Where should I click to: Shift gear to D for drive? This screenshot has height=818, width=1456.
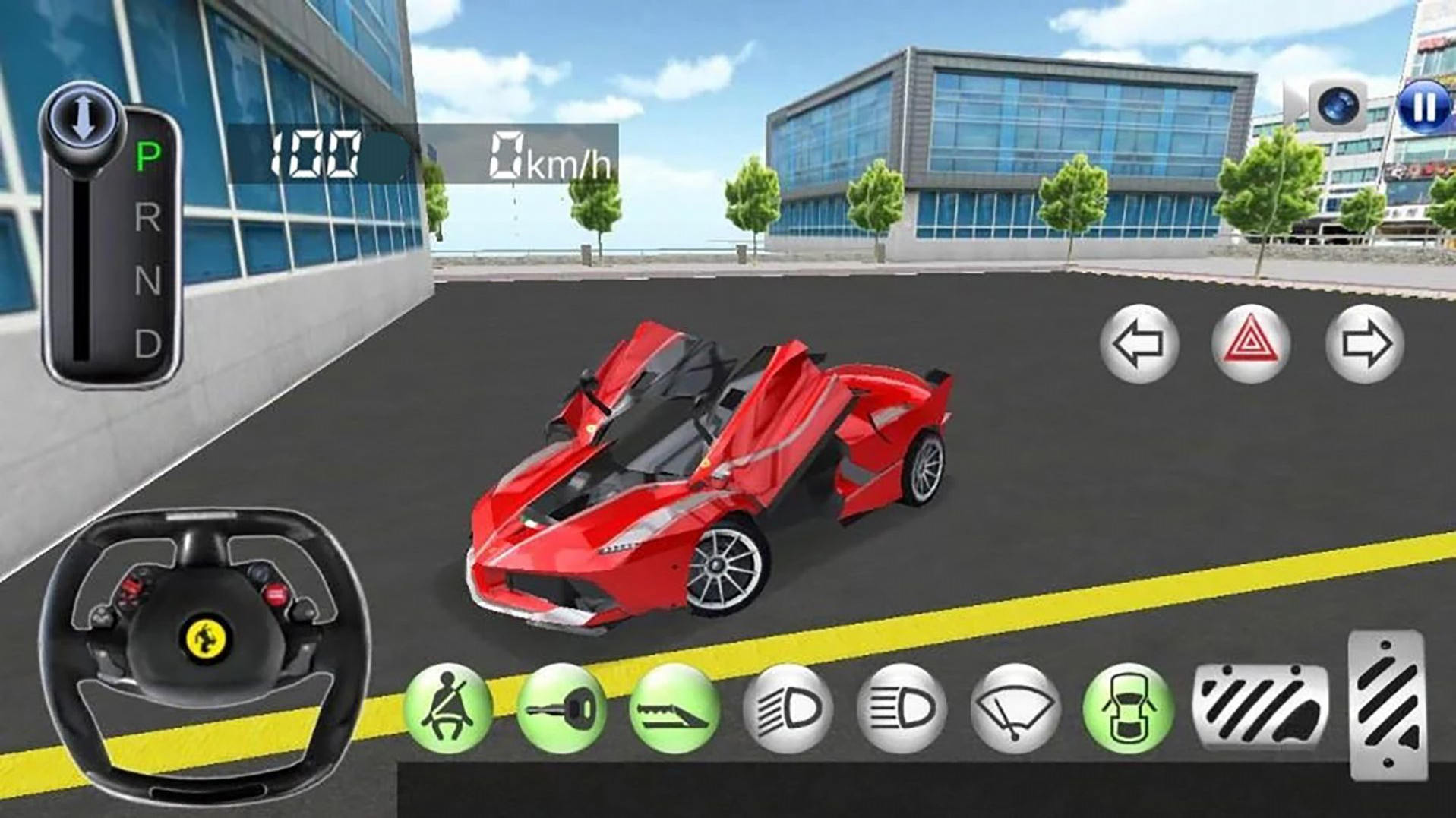tap(148, 345)
